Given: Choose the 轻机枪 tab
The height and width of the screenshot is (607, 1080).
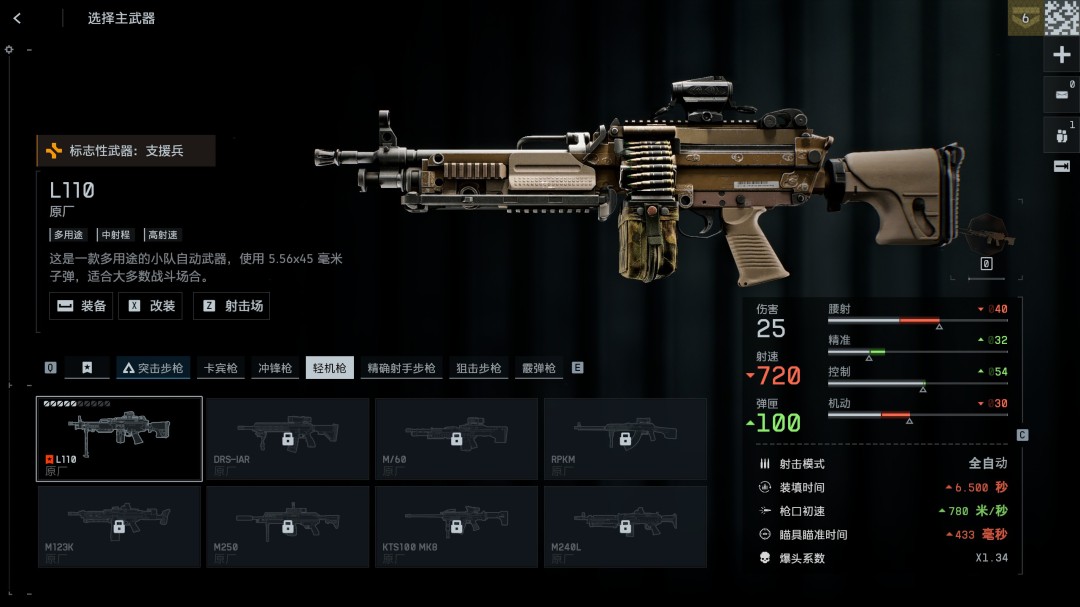Looking at the screenshot, I should tap(330, 368).
